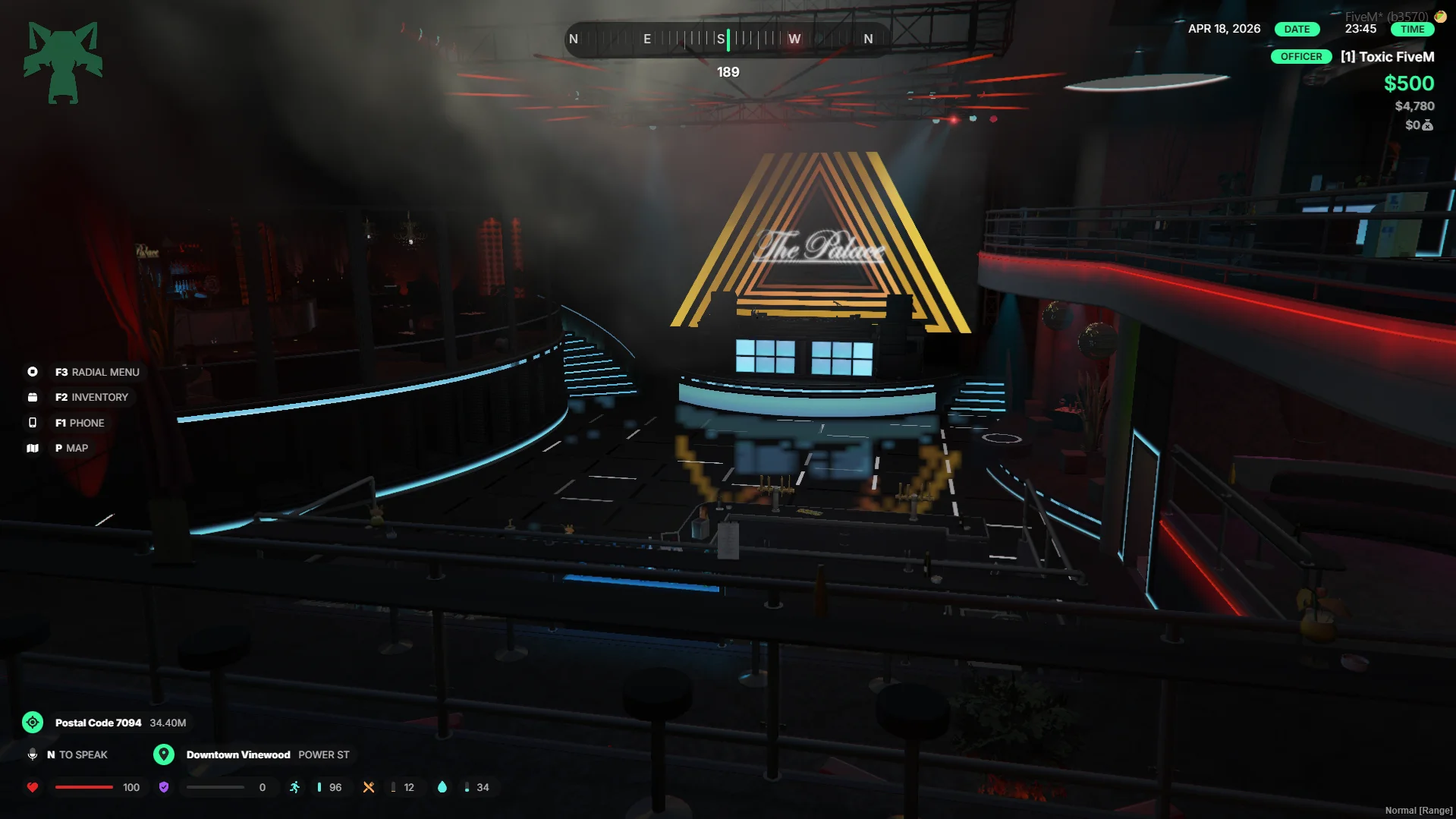Select the green OFFICER job badge
Viewport: 1456px width, 819px height.
[x=1300, y=57]
